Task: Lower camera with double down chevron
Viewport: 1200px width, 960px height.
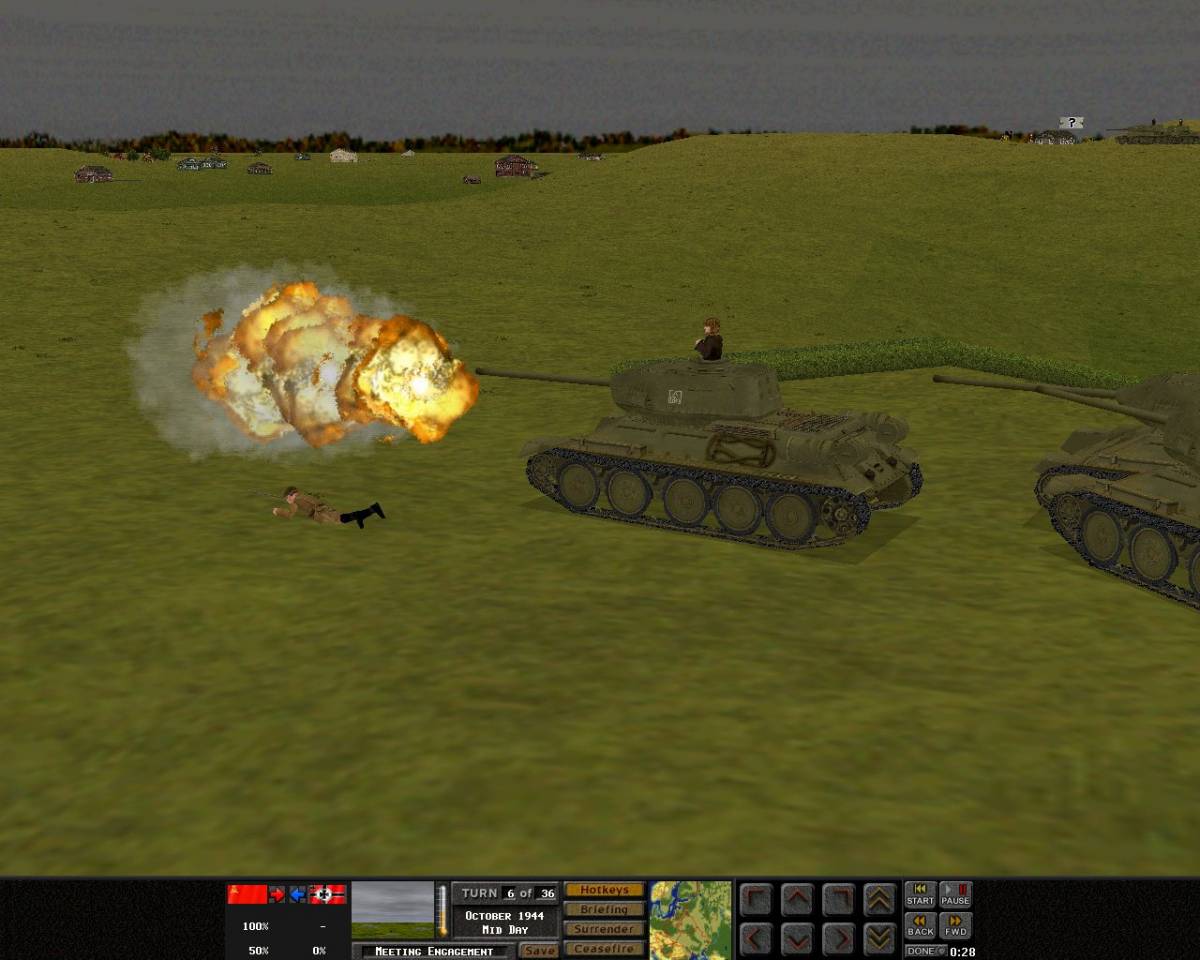Action: coord(880,939)
